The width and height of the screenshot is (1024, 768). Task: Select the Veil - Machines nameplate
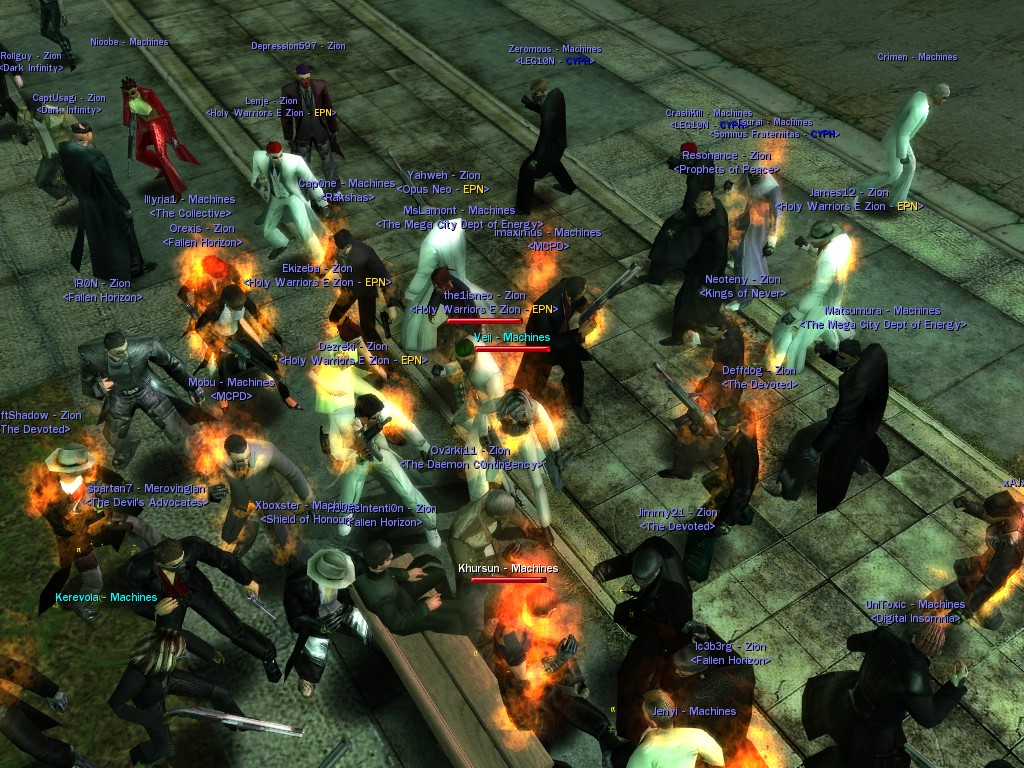pyautogui.click(x=511, y=338)
